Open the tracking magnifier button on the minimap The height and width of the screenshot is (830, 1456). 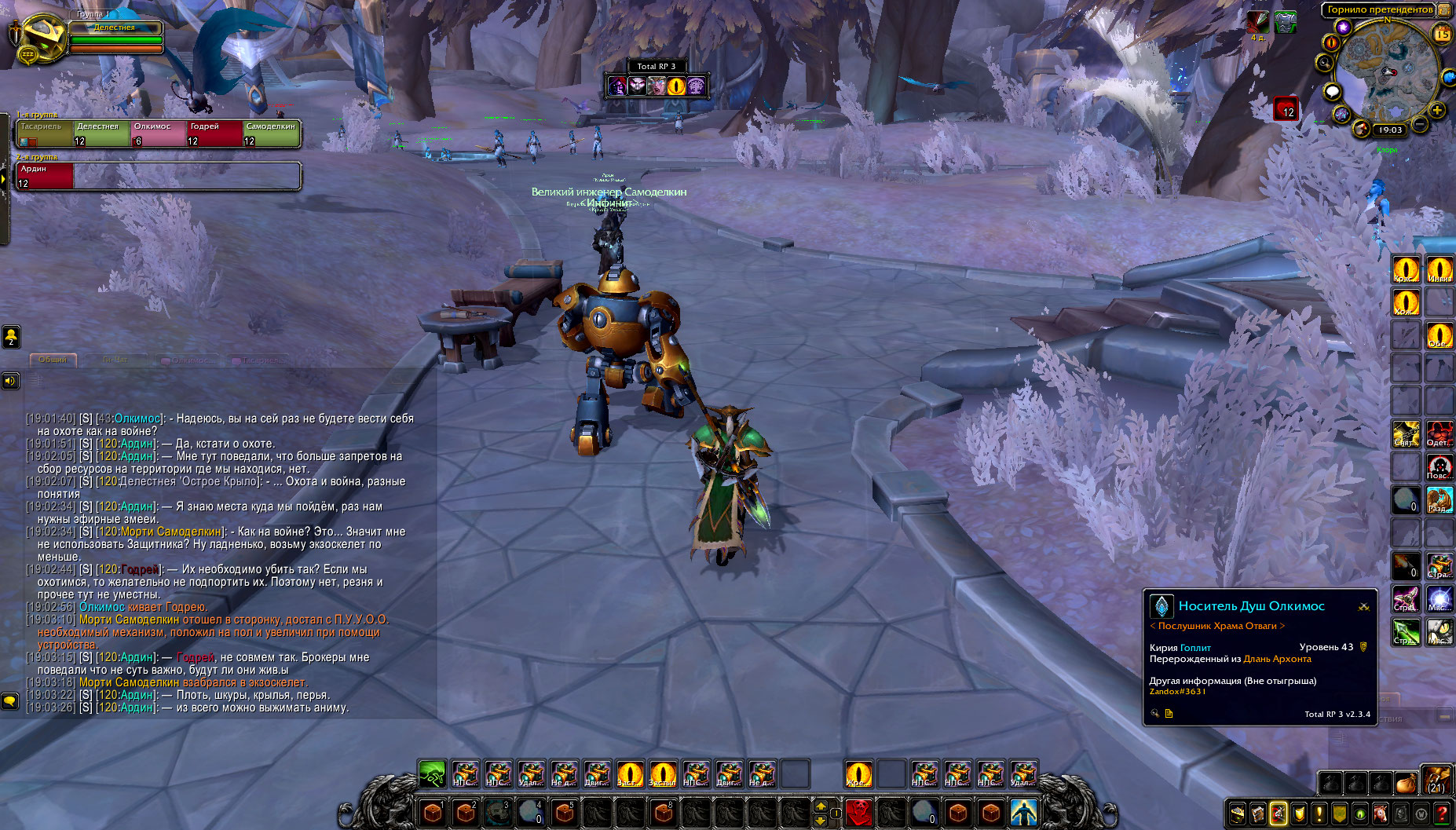click(x=1326, y=63)
